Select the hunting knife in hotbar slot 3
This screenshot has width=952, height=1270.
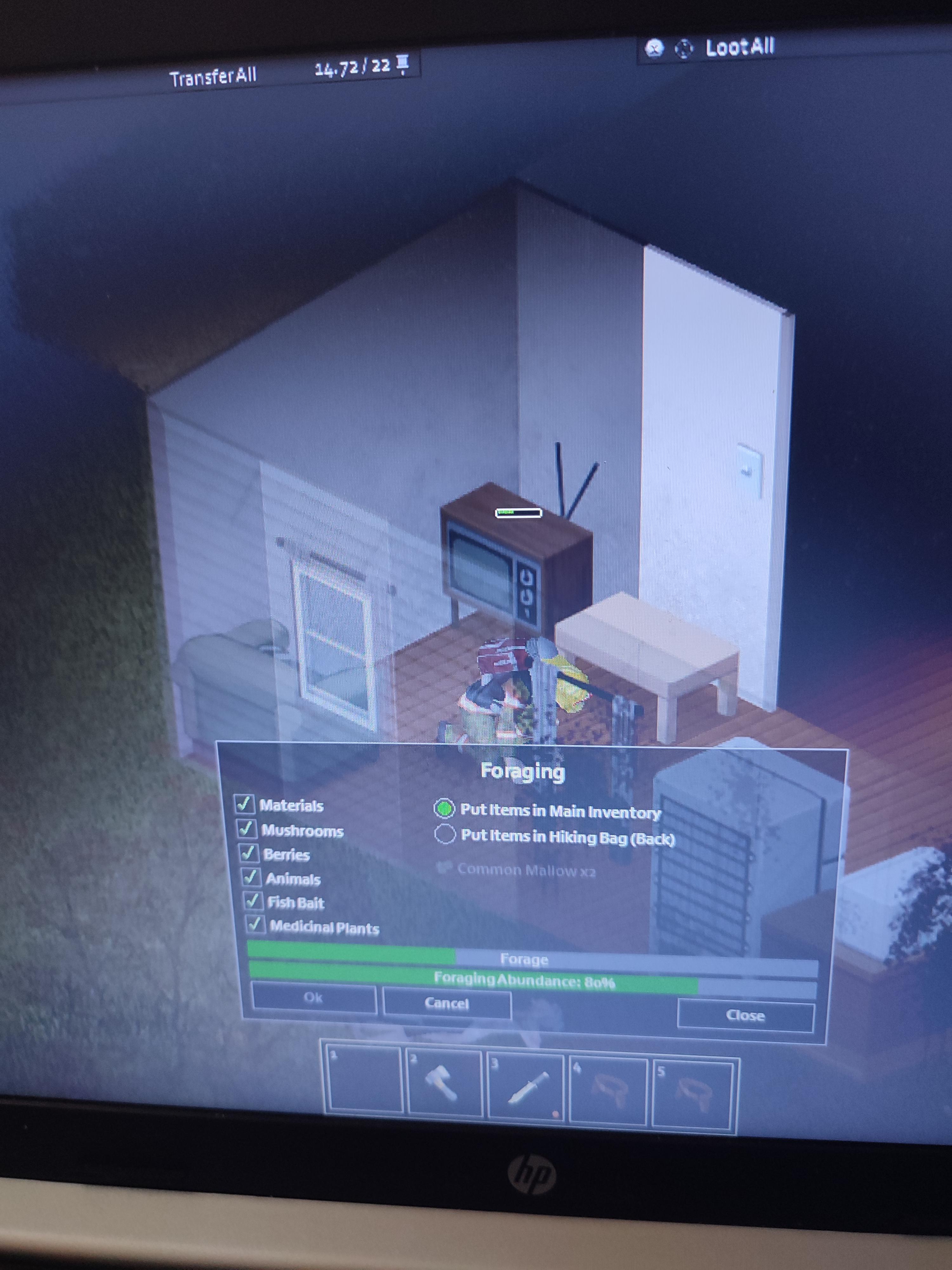tap(527, 1085)
